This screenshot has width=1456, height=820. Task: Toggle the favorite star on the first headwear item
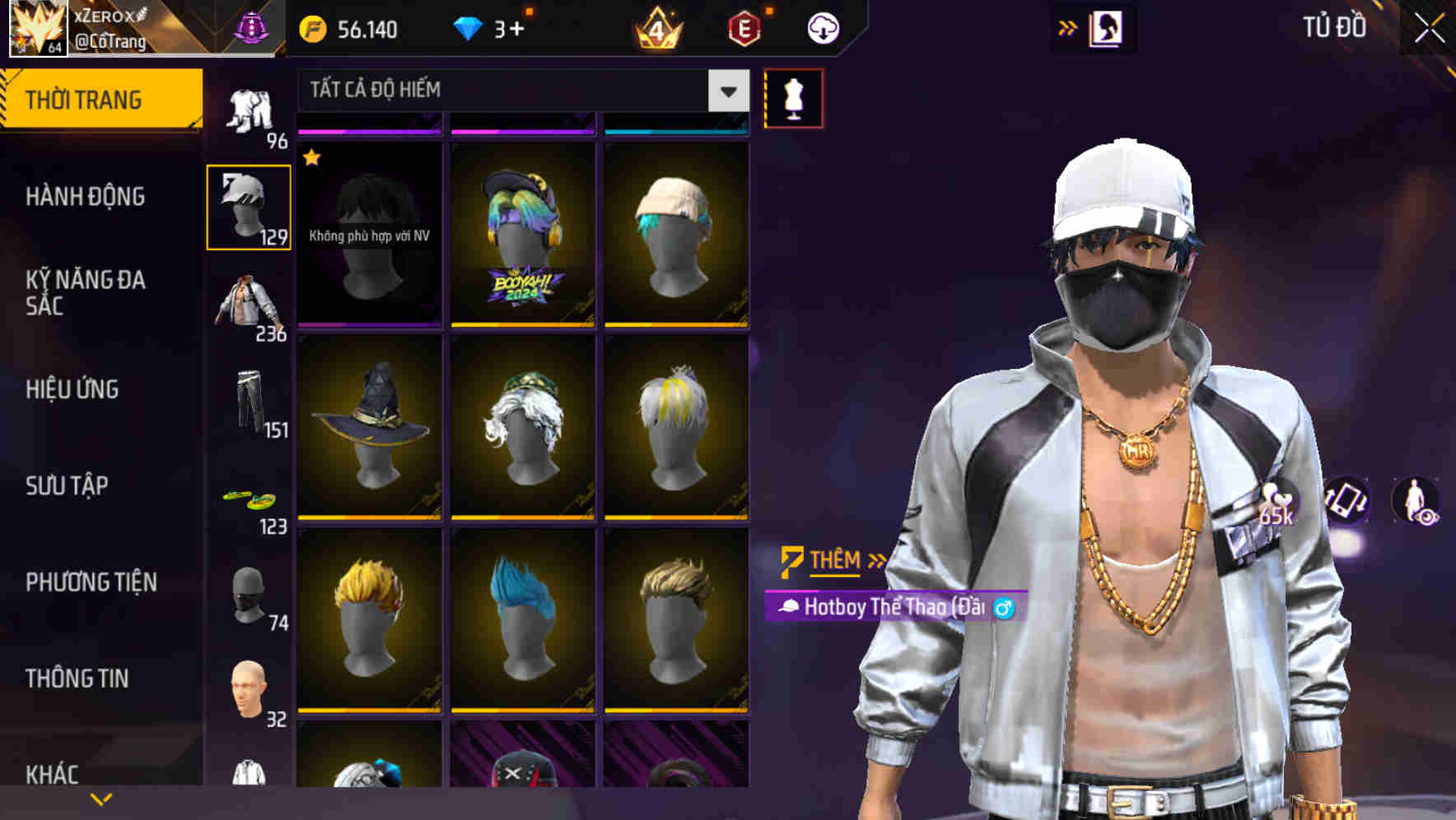coord(312,156)
